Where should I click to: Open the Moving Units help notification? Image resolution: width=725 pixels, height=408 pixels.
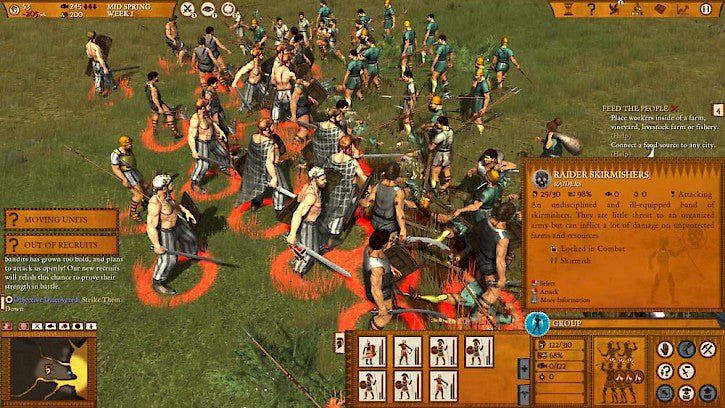(x=60, y=218)
